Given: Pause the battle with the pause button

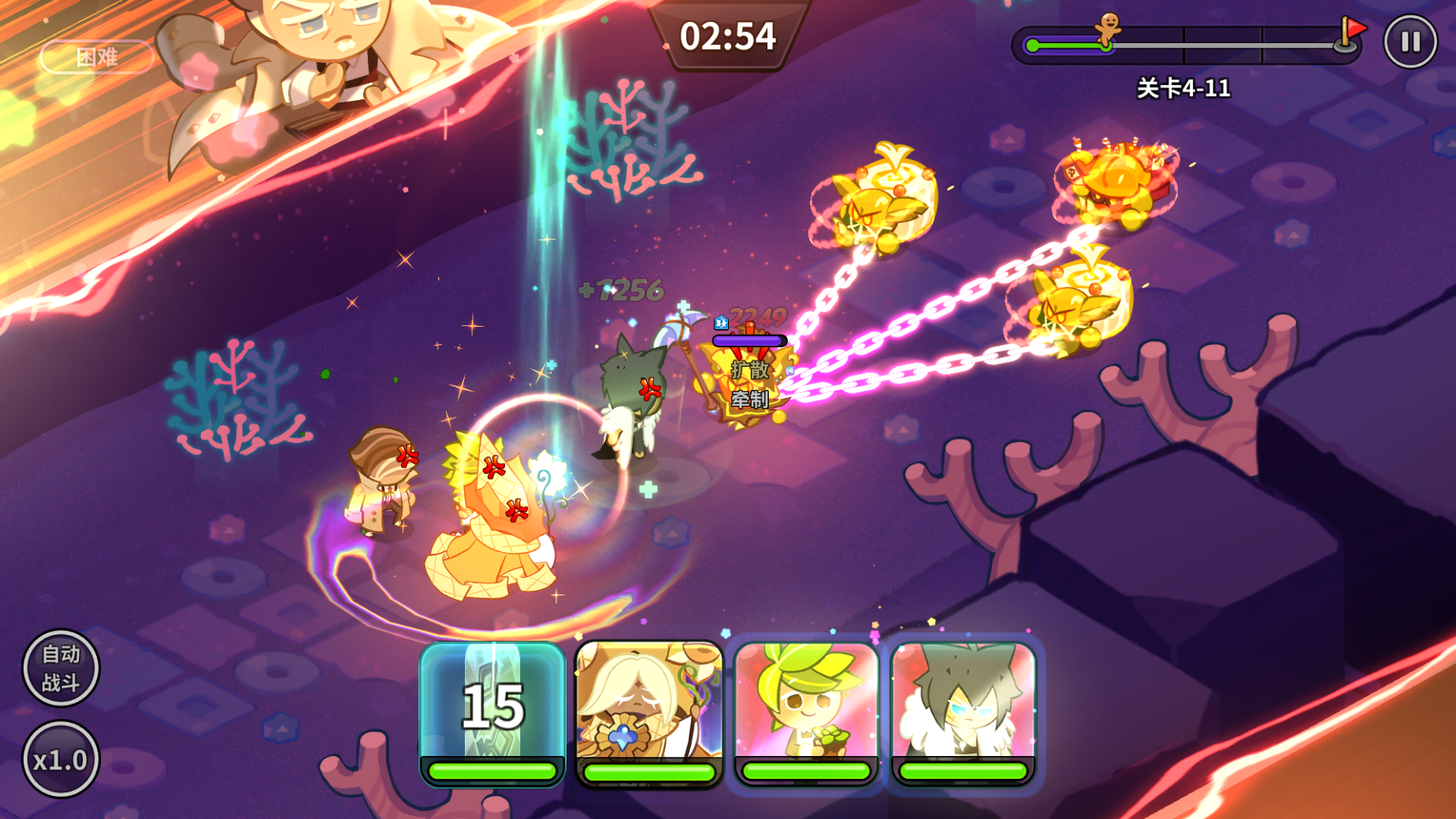Looking at the screenshot, I should (x=1410, y=41).
